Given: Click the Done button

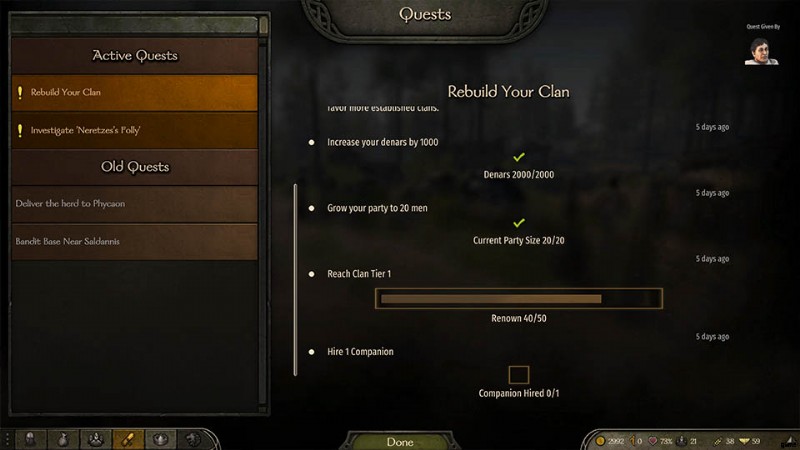Looking at the screenshot, I should [x=399, y=441].
